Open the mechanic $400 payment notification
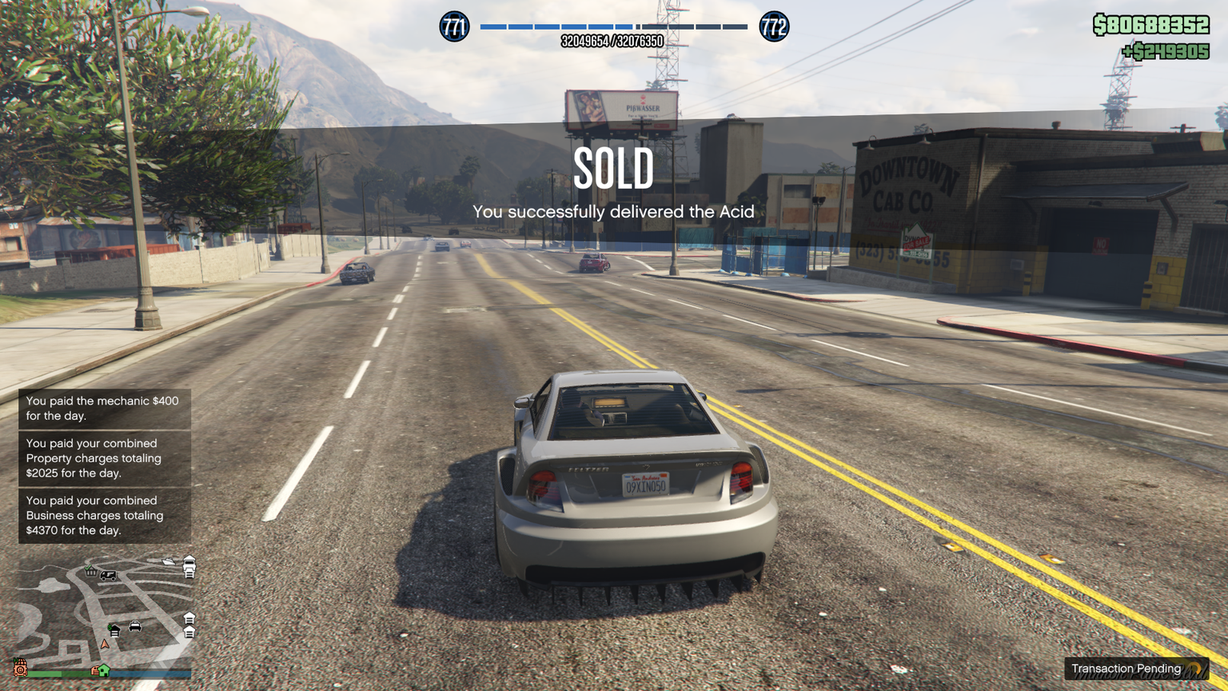1228x691 pixels. coord(104,408)
